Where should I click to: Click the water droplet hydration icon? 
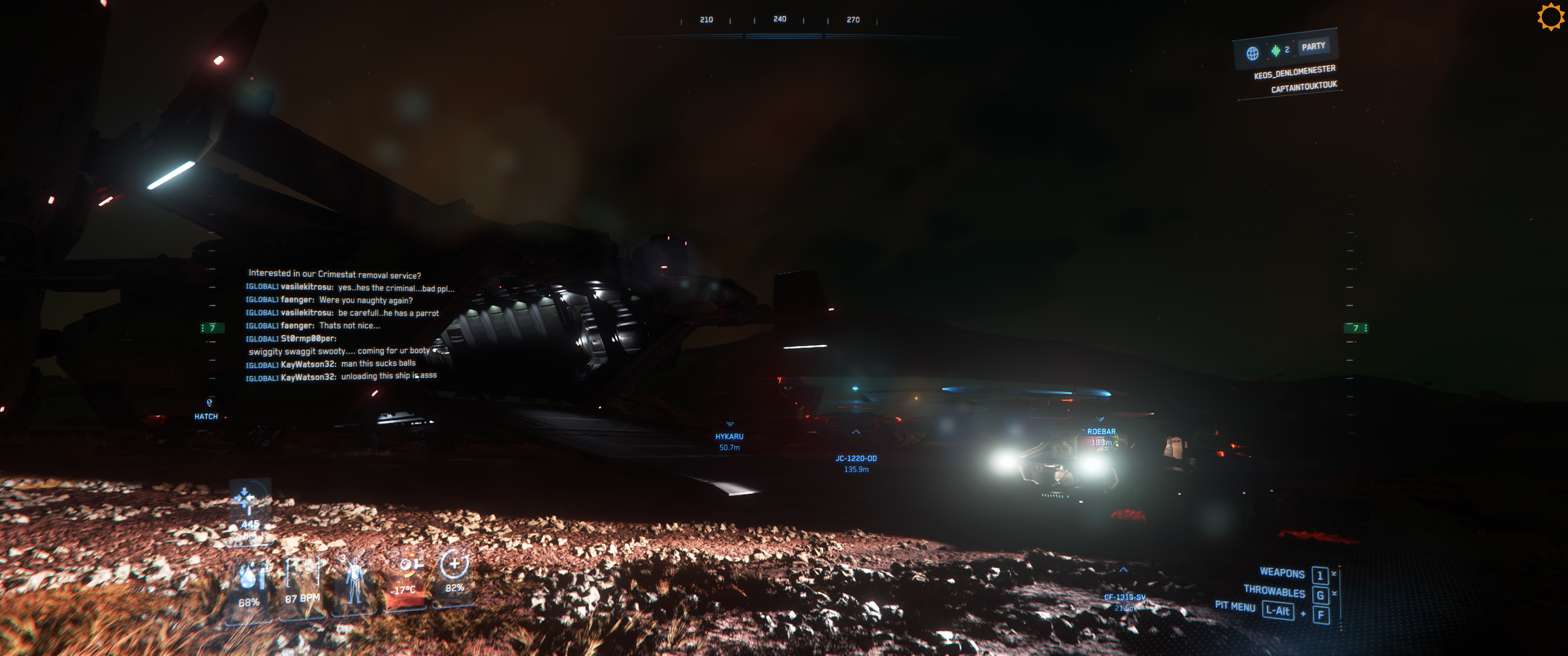(x=248, y=576)
